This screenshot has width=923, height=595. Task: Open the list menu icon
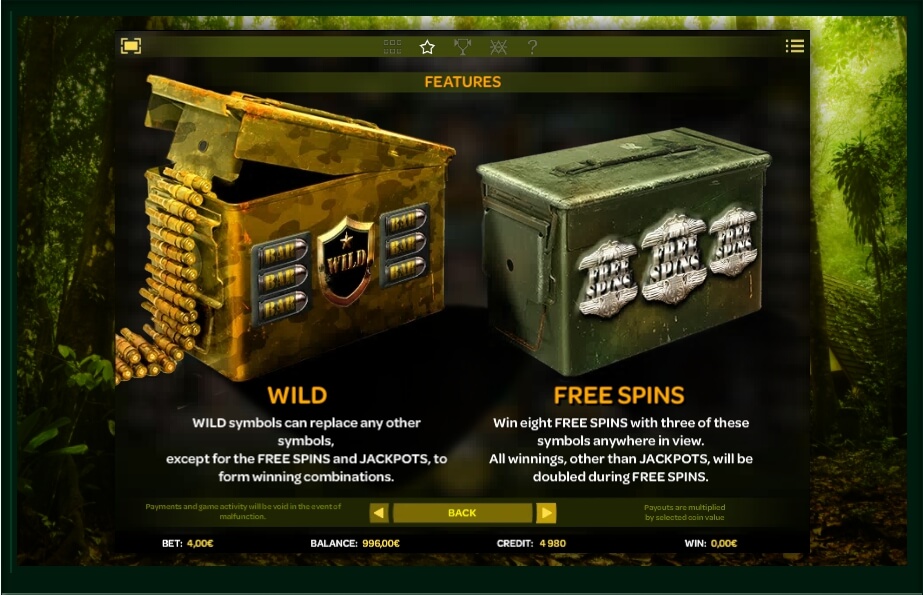click(x=795, y=46)
